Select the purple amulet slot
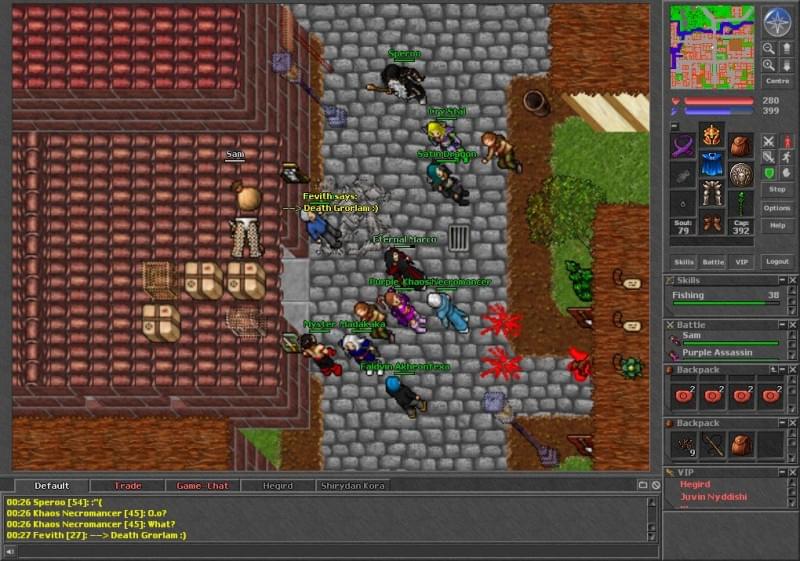 683,146
